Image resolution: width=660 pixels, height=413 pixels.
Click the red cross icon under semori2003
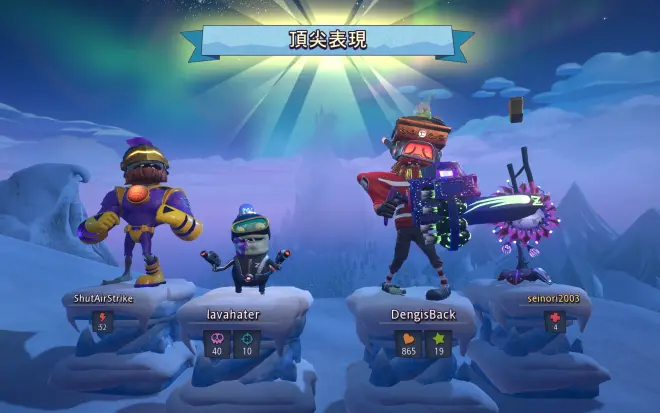tap(555, 318)
